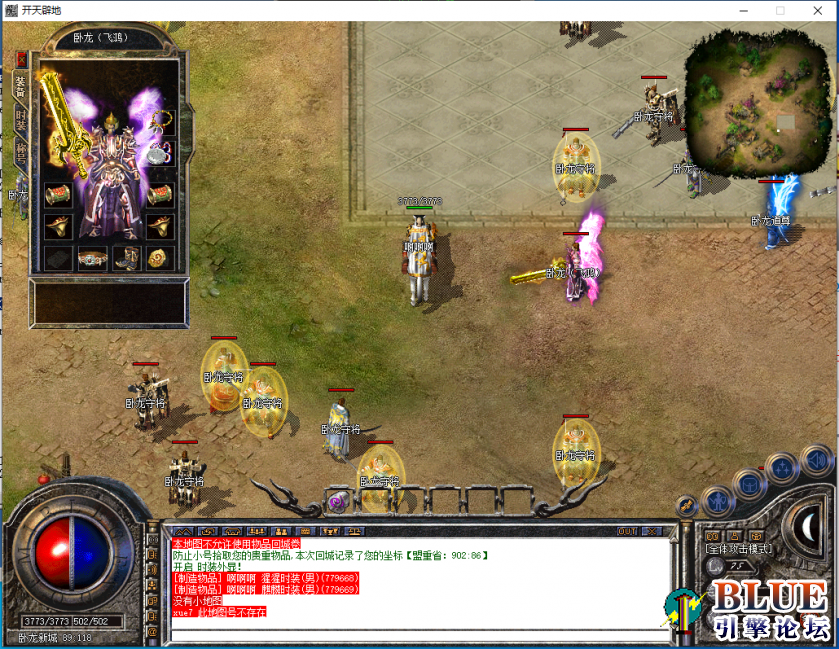Select the silver medal equipment slot

160,155
